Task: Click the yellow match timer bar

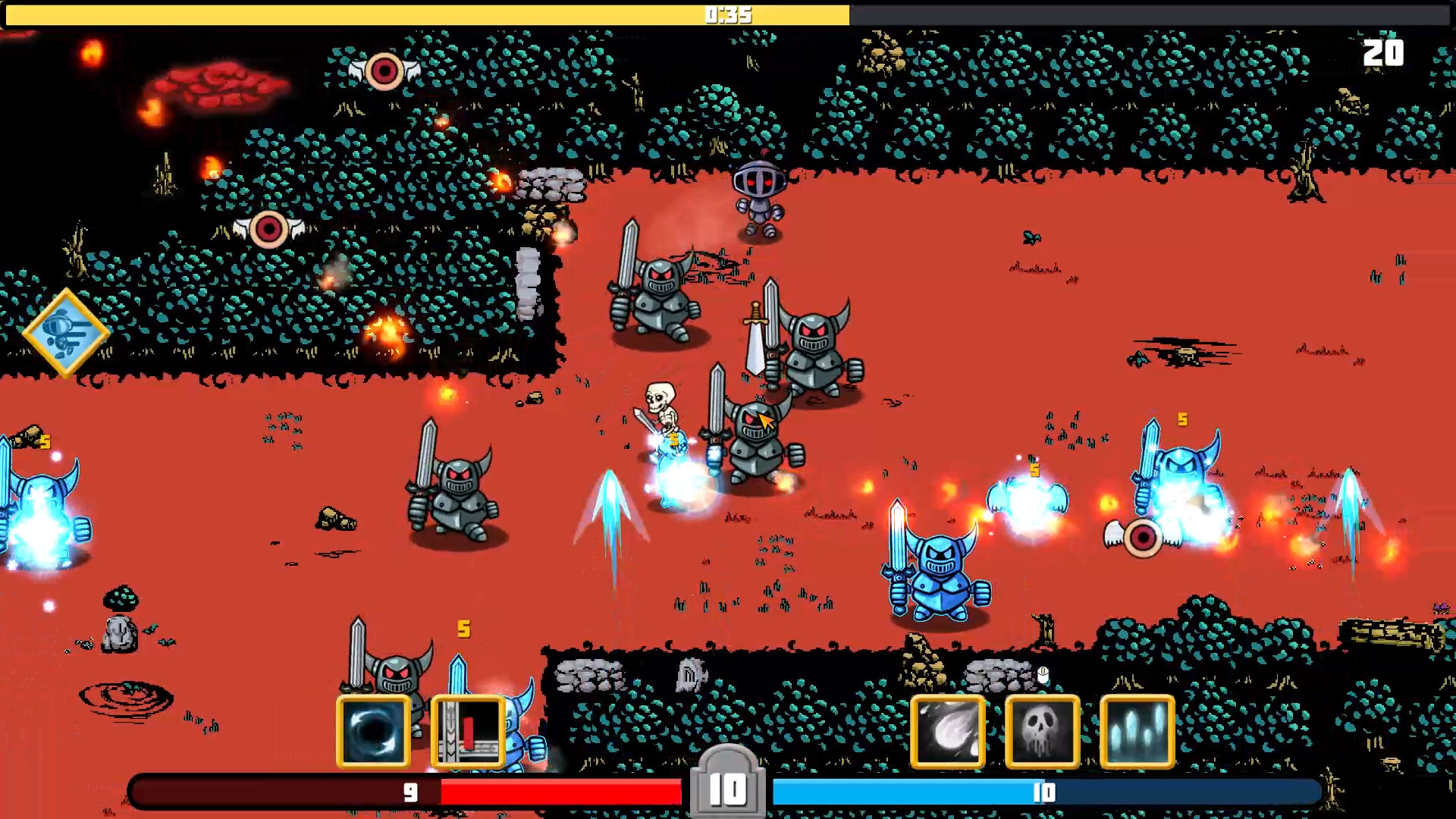Action: (x=728, y=14)
